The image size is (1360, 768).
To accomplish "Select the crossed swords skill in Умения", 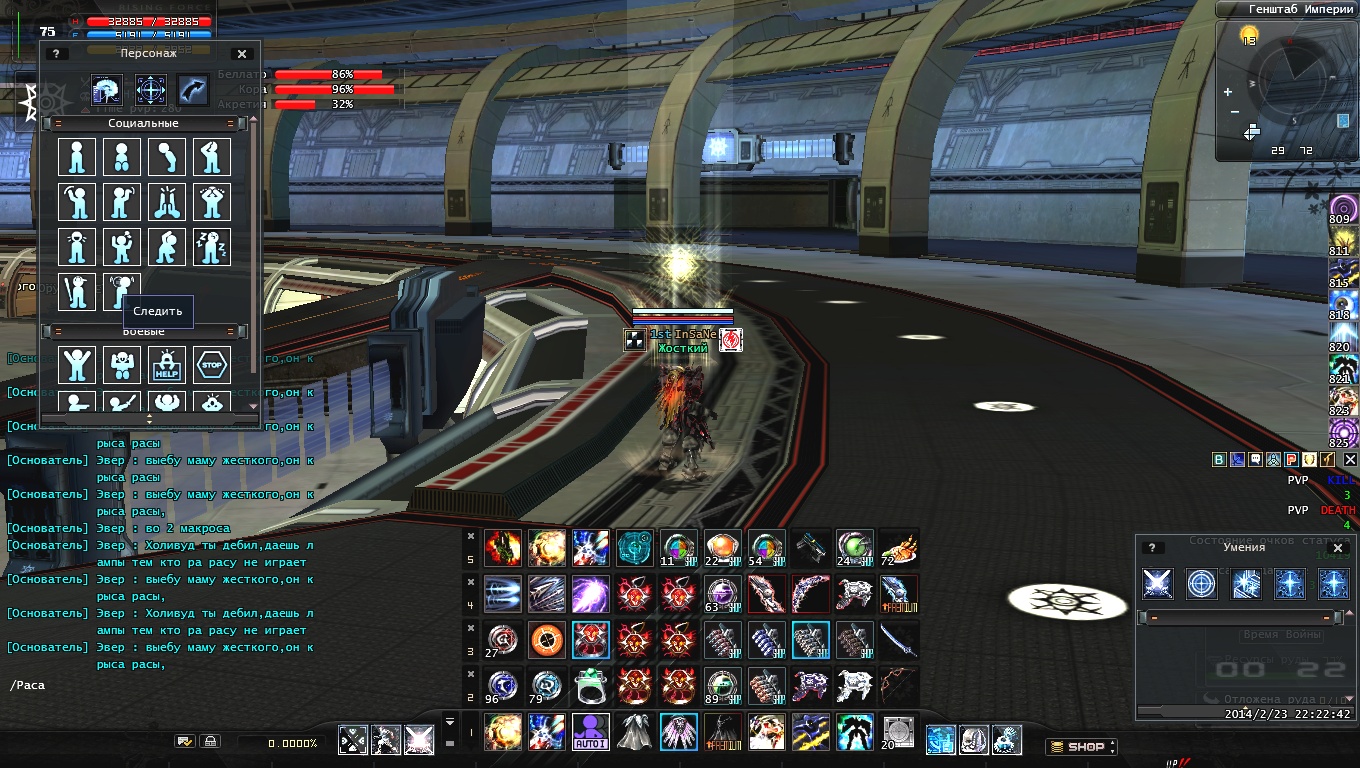I will pos(1158,584).
